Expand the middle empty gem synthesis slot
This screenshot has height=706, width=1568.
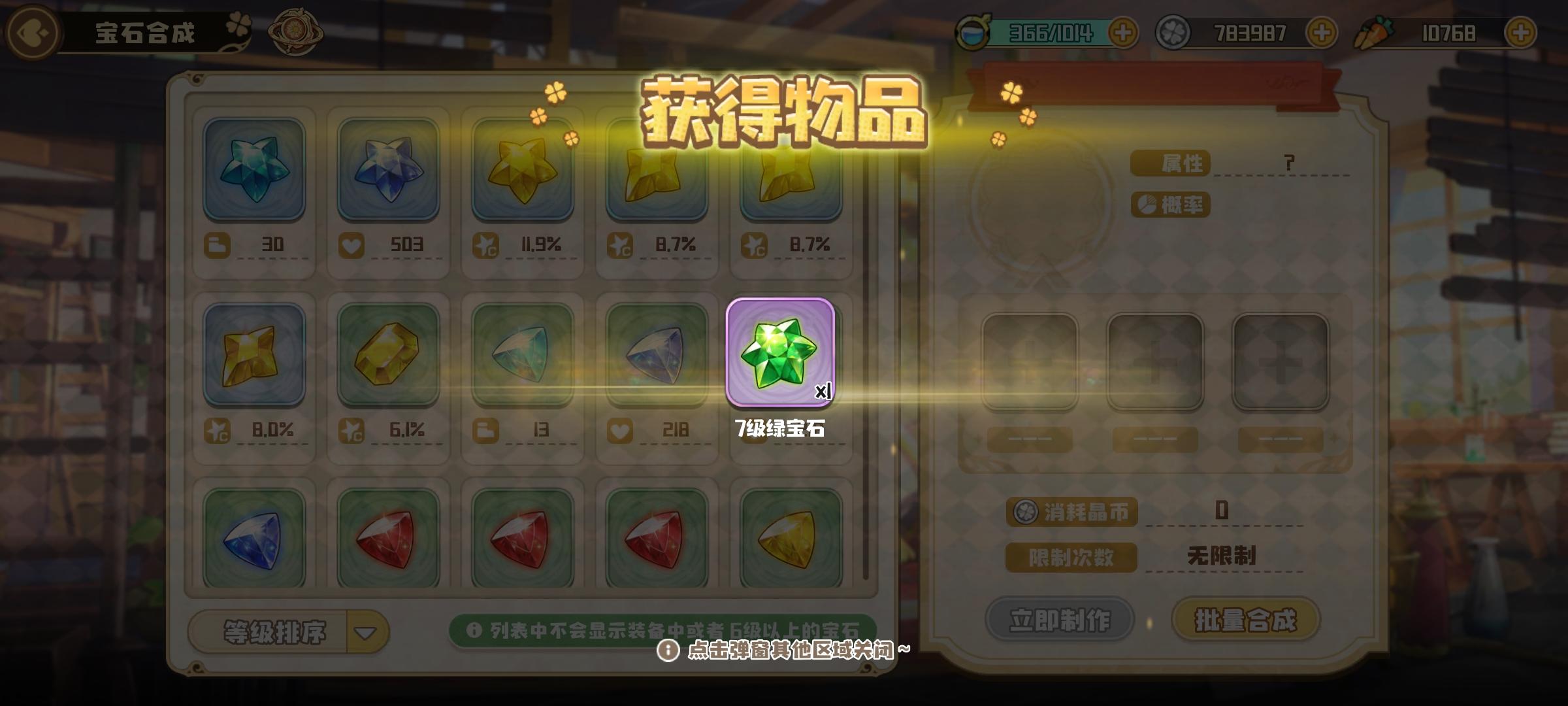(1155, 361)
